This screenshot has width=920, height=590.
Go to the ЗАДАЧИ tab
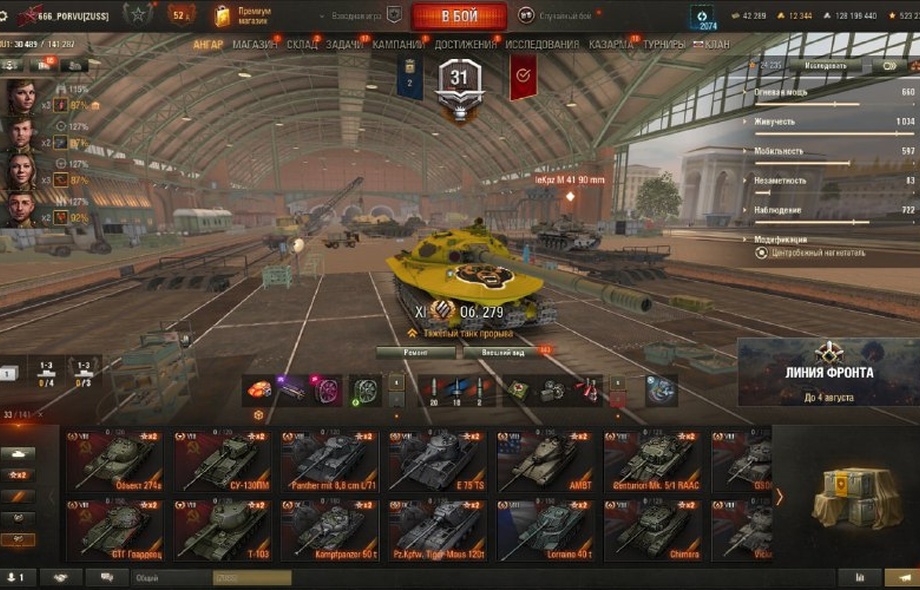[345, 45]
